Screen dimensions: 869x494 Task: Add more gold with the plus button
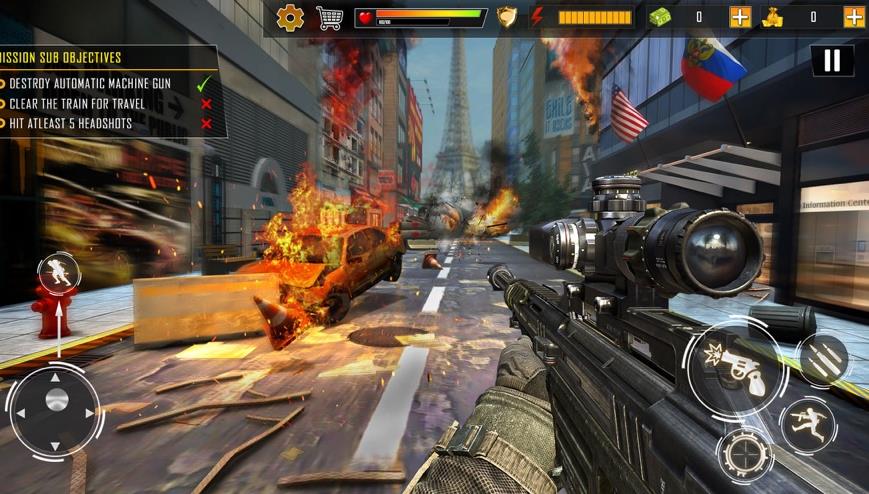854,17
